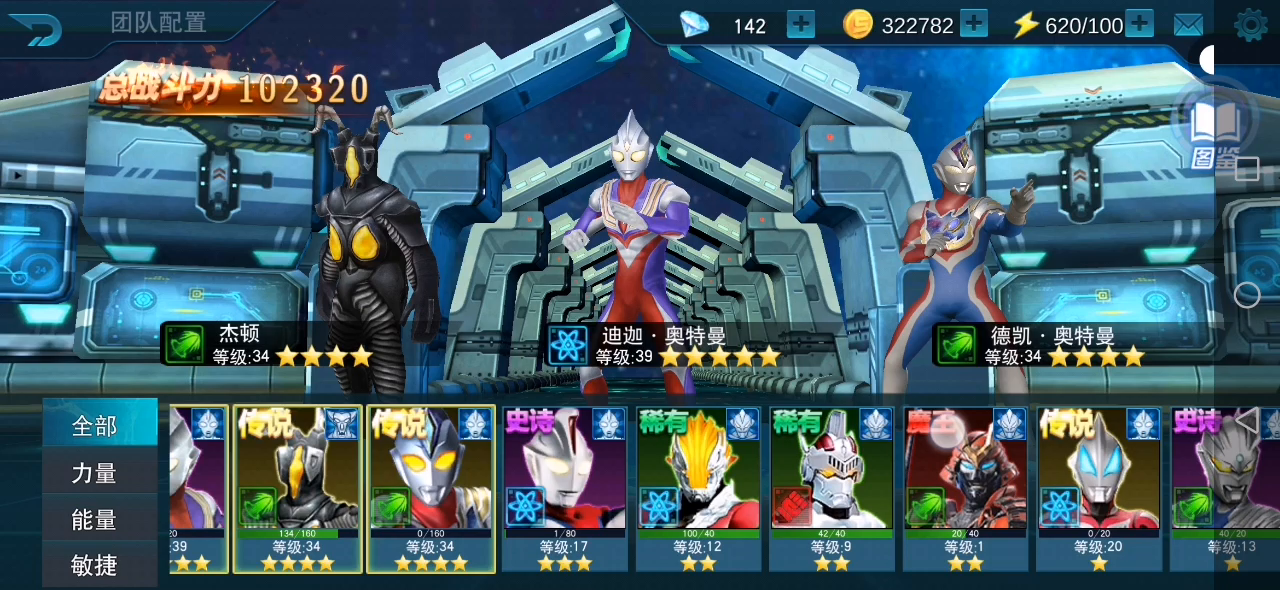Pick the level 12 稀有 flame-haired card

pyautogui.click(x=699, y=487)
